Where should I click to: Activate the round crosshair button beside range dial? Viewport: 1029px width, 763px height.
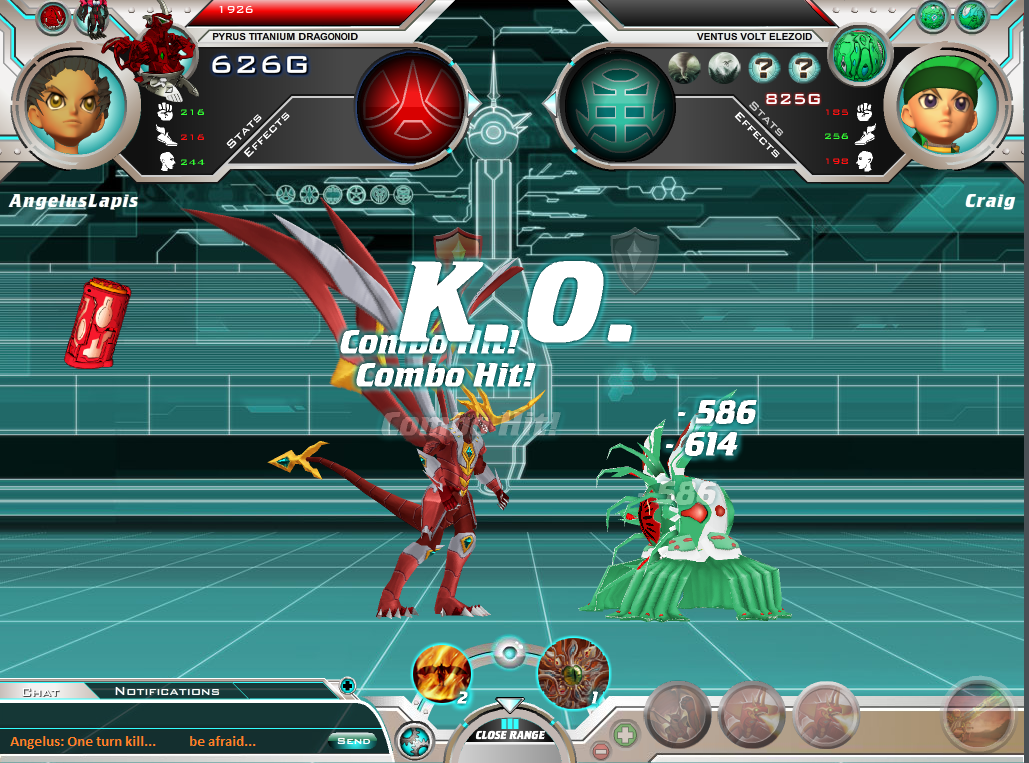click(x=414, y=742)
